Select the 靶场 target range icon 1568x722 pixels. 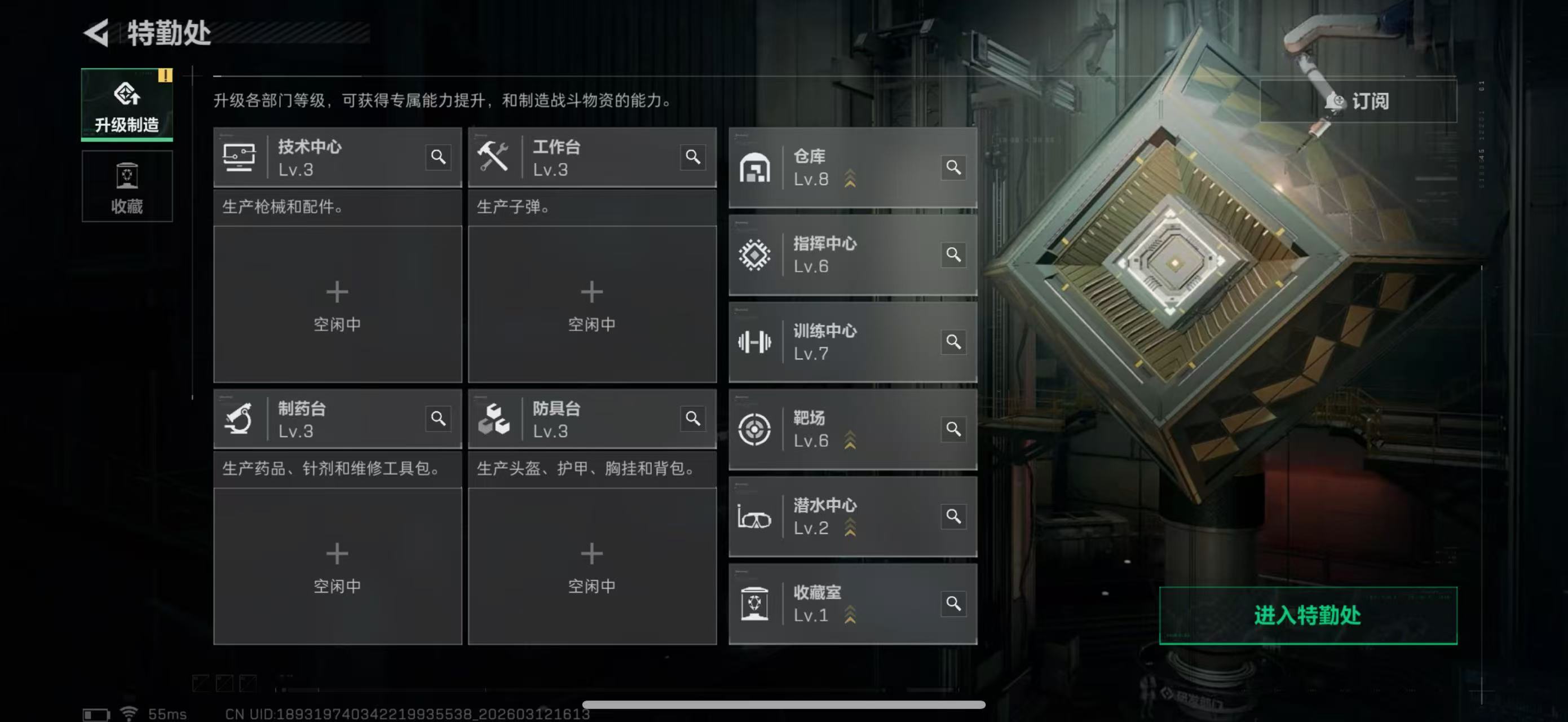tap(755, 429)
